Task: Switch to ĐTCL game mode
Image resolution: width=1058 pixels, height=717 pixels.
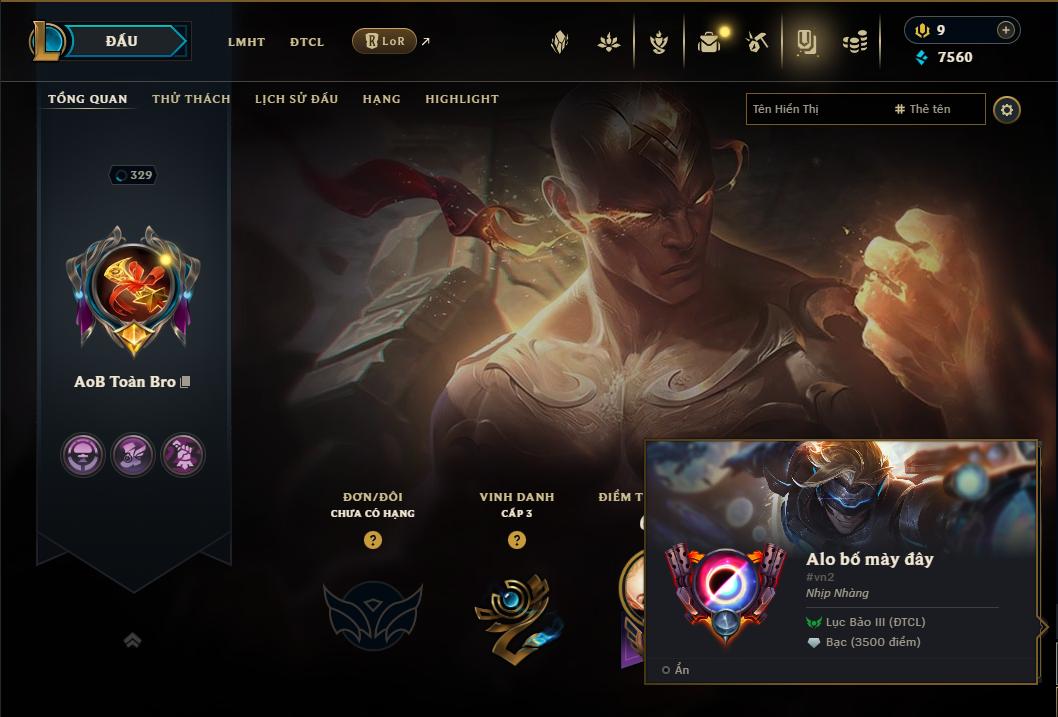Action: pos(307,42)
